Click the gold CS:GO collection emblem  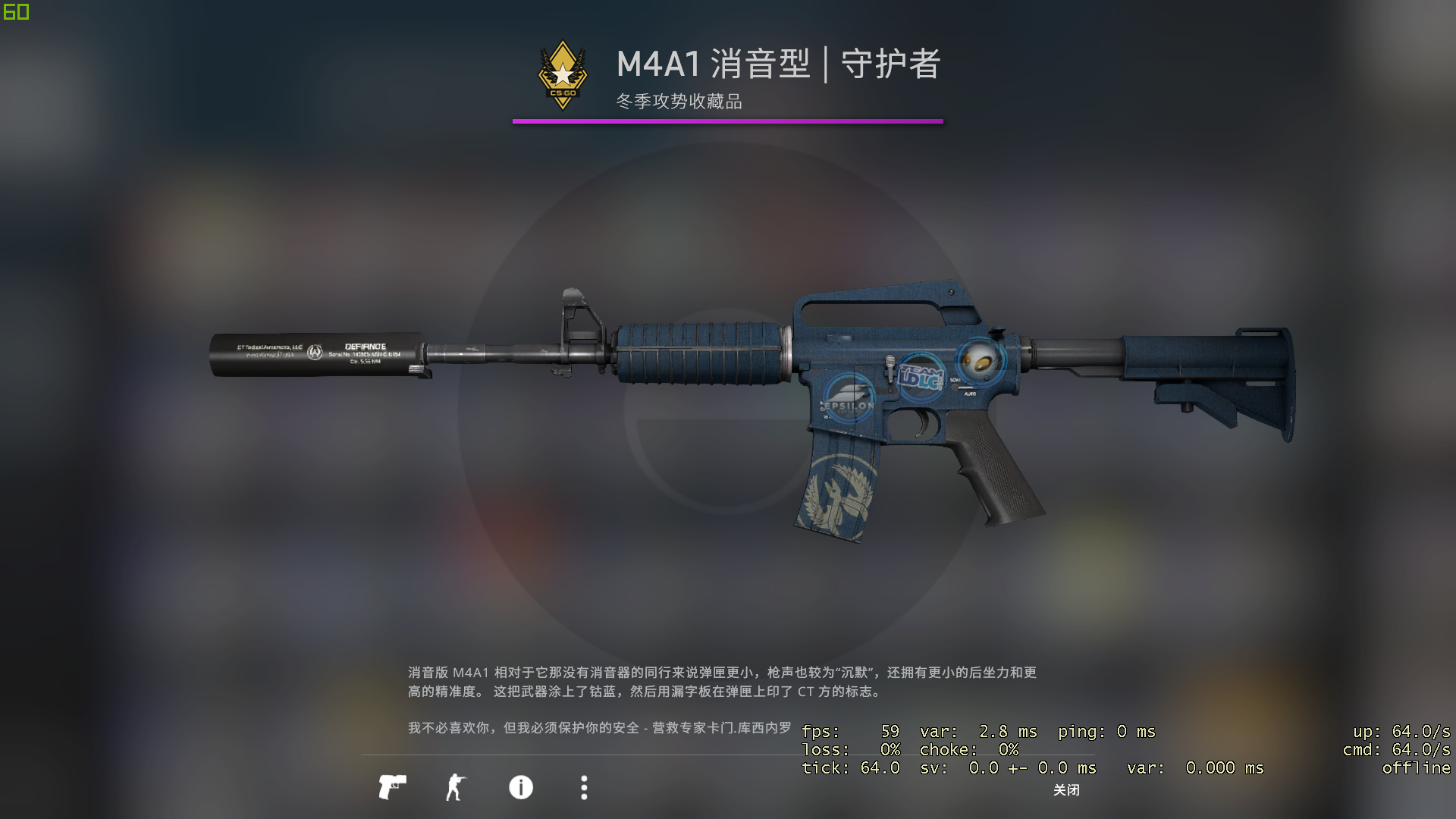562,74
